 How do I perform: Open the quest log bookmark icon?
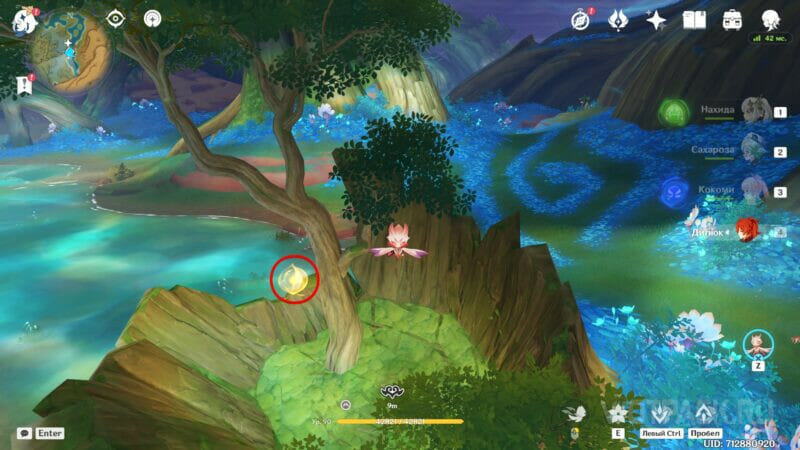pyautogui.click(x=21, y=85)
